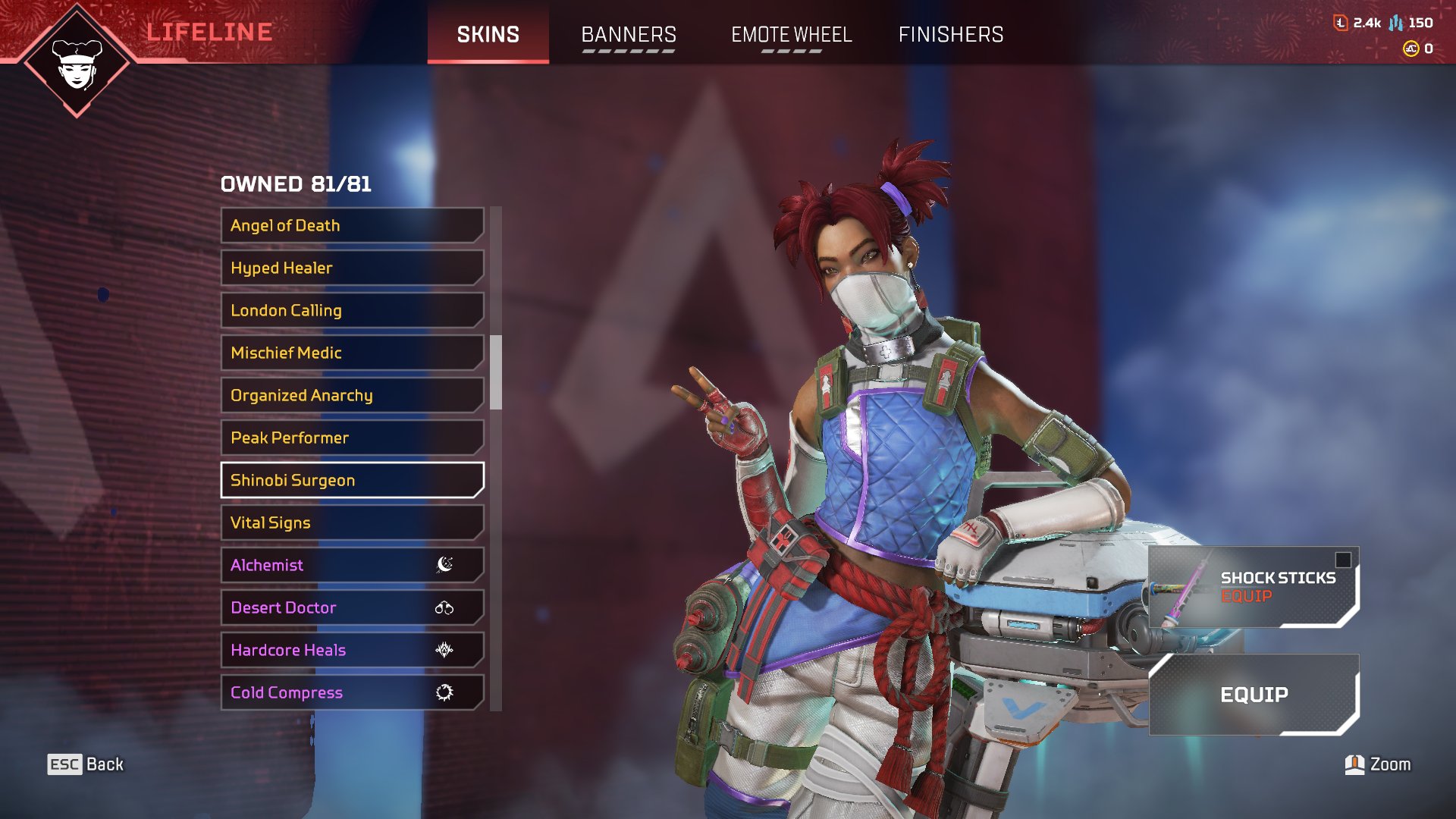Select the Vital Signs skin

(x=352, y=522)
